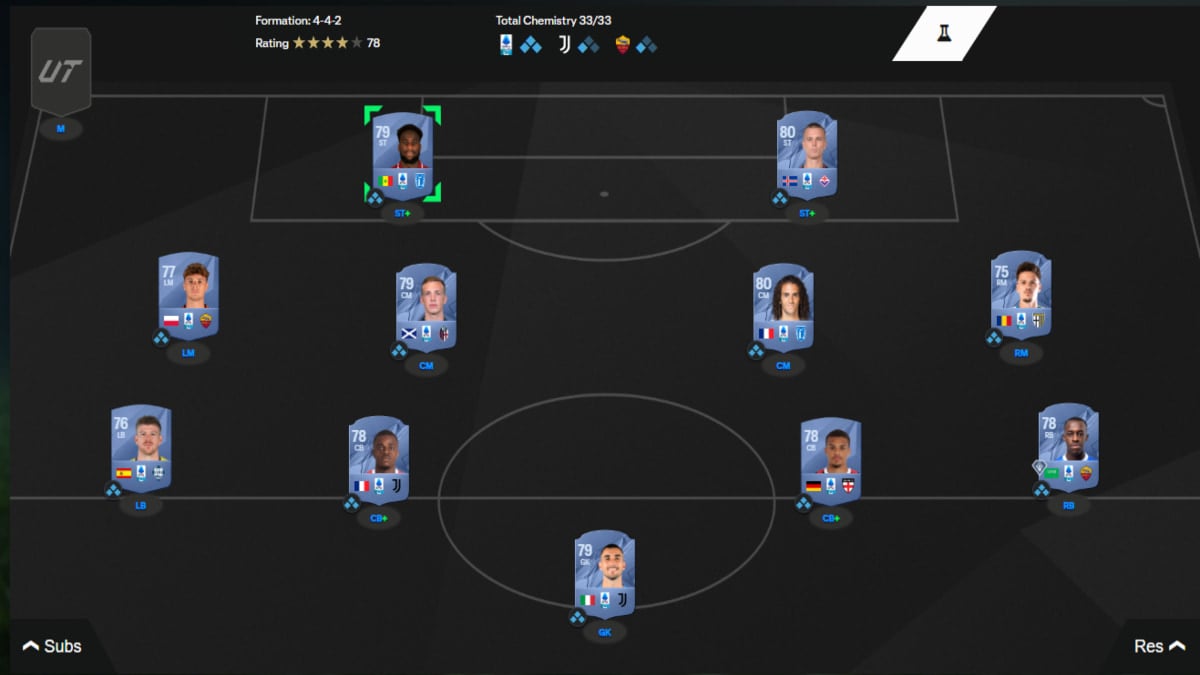Select the 79-rated goalkeeper card
The image size is (1200, 675).
(604, 573)
